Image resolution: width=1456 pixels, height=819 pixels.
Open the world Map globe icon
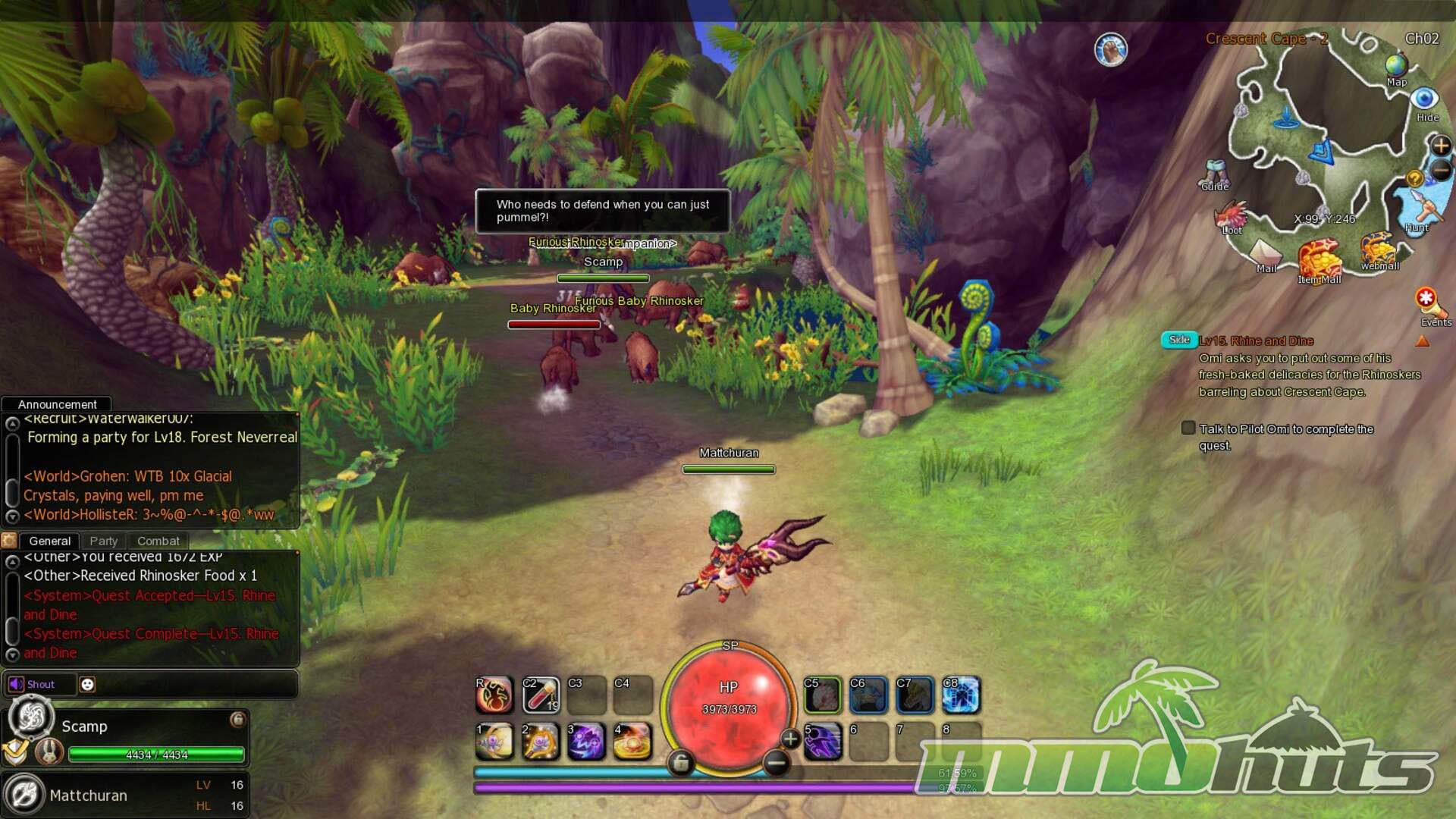click(1396, 67)
